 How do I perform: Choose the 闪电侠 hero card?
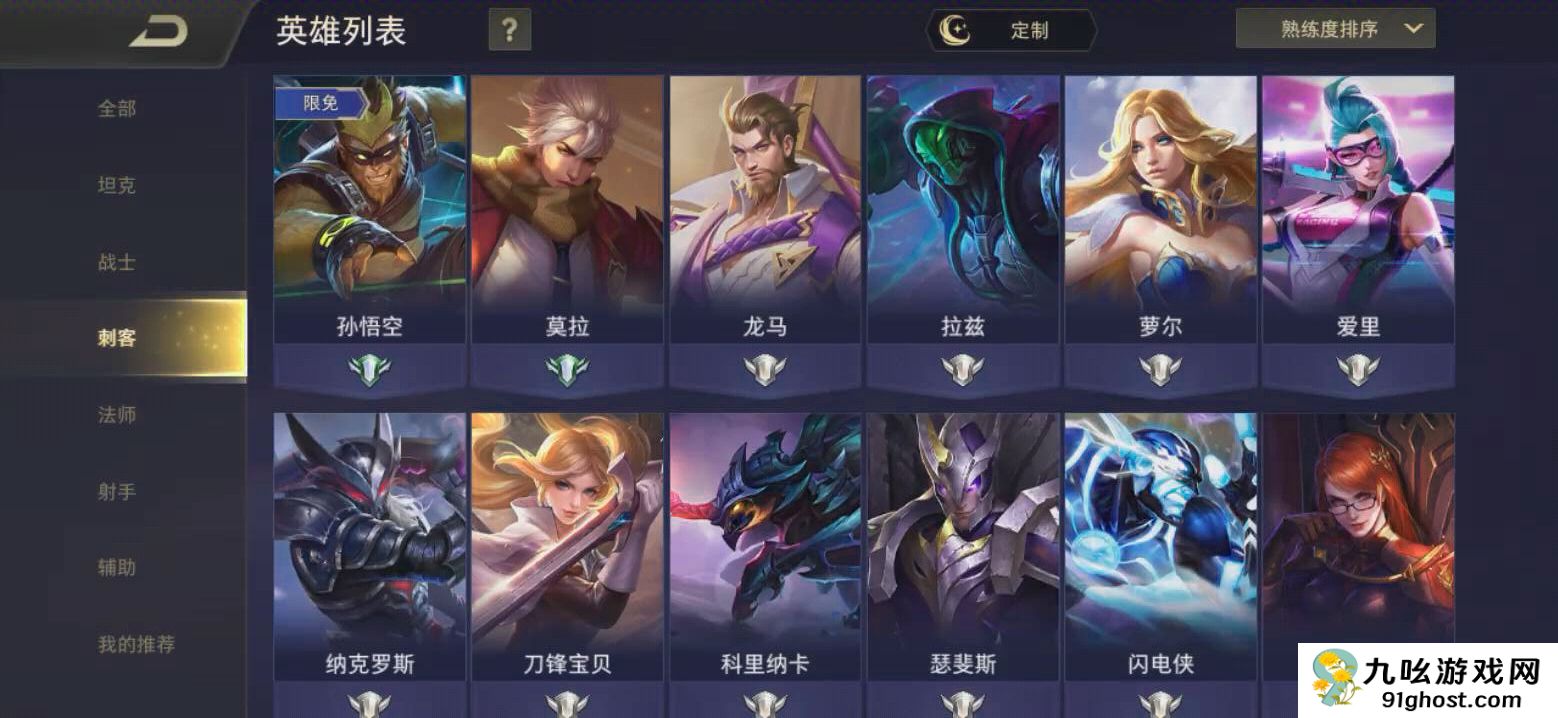click(x=1161, y=545)
